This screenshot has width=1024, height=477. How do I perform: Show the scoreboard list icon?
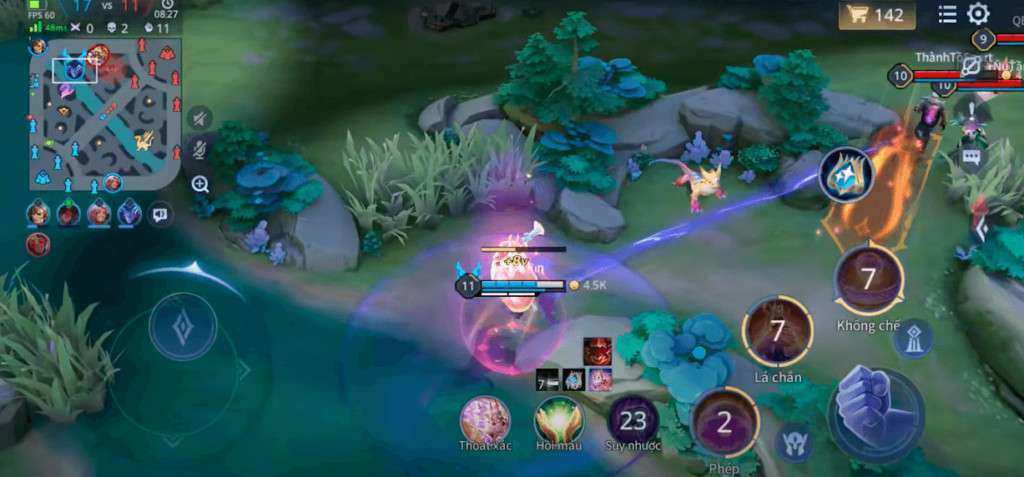947,14
